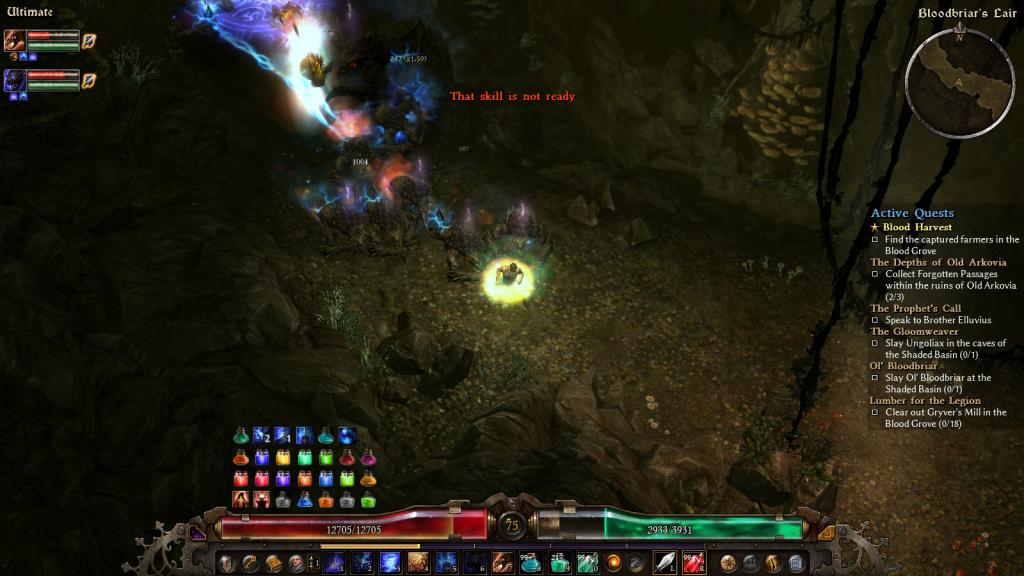This screenshot has width=1024, height=576.
Task: Select the white blade left-mouse skill
Action: click(x=665, y=562)
